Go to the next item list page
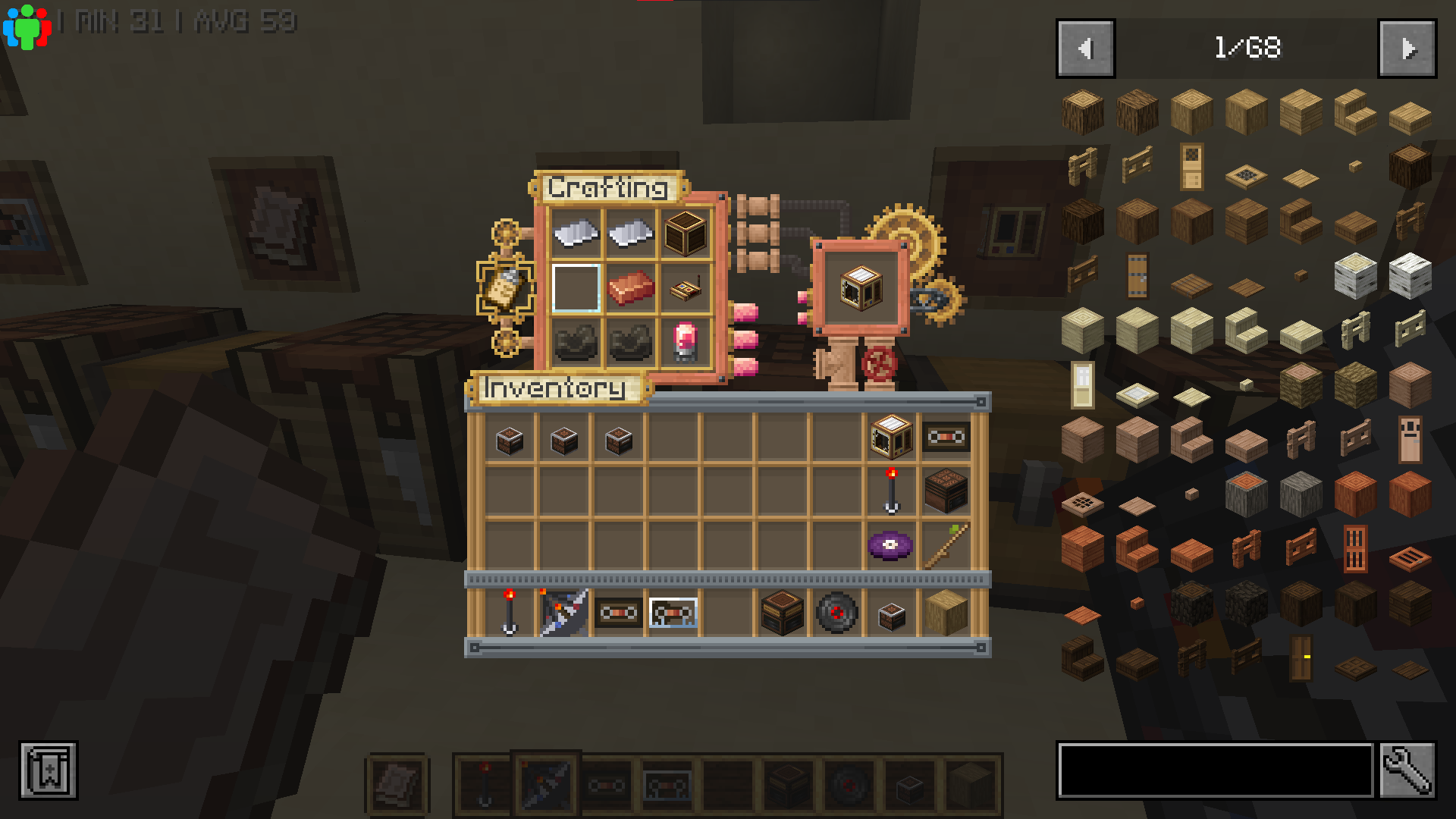 (x=1407, y=49)
